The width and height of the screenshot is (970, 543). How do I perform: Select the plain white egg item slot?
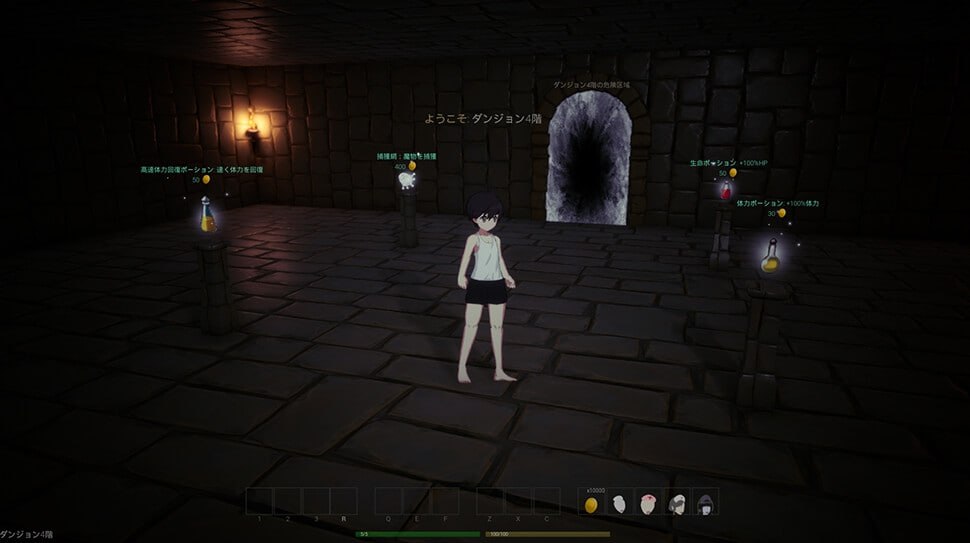pyautogui.click(x=620, y=504)
